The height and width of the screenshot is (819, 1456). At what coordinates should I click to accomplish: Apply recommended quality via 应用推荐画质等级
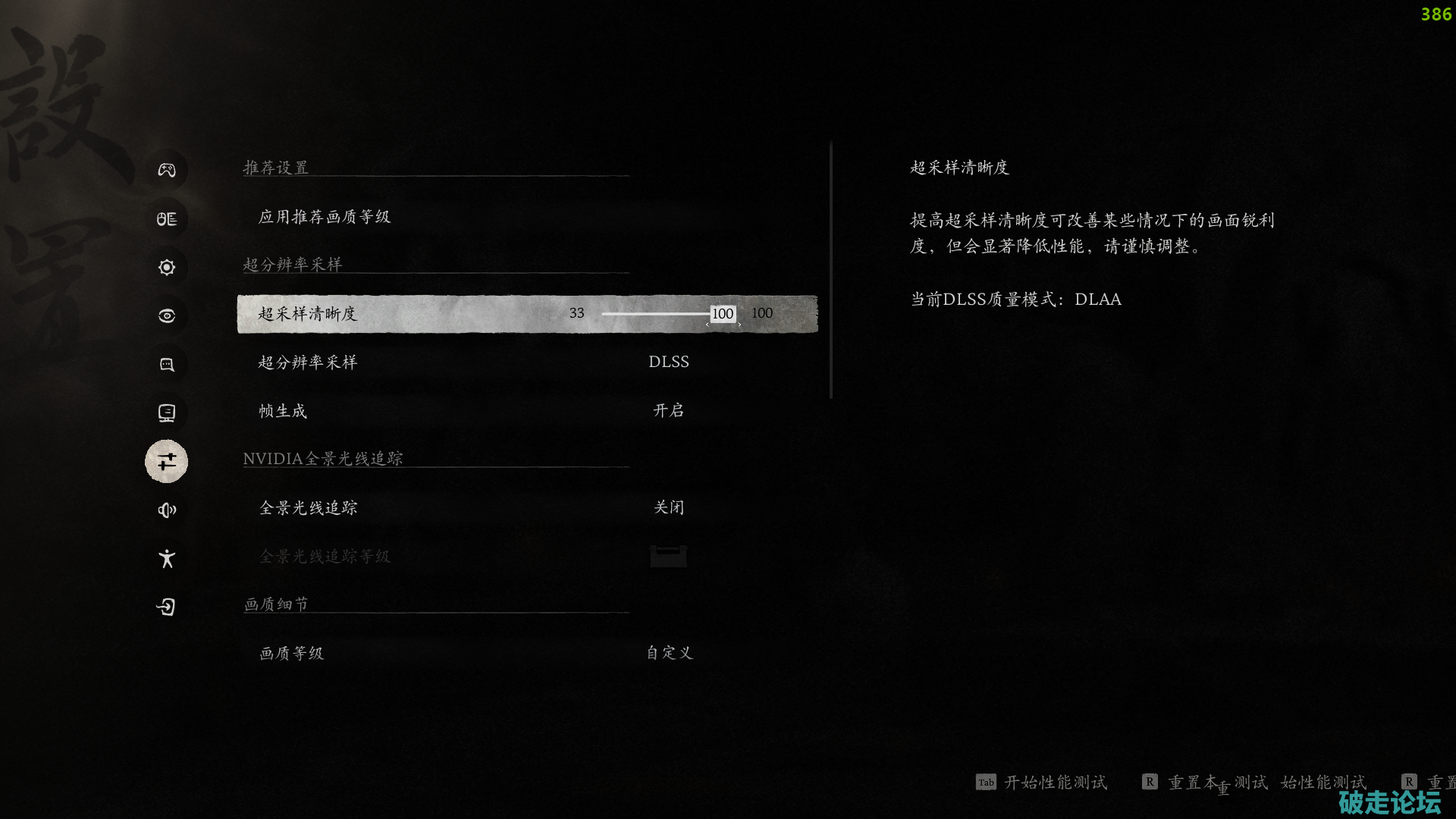(x=325, y=217)
